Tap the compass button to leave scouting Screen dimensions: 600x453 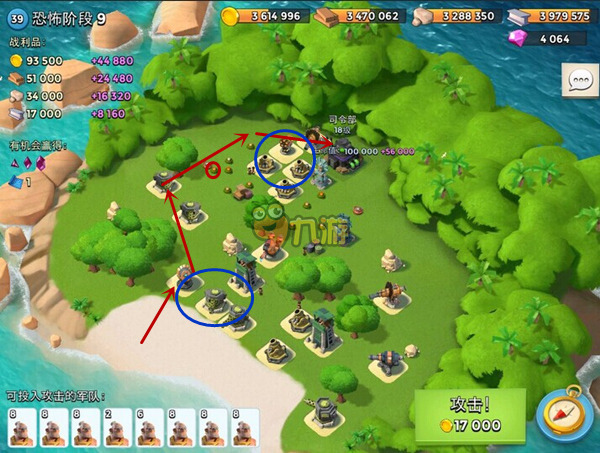pos(564,415)
